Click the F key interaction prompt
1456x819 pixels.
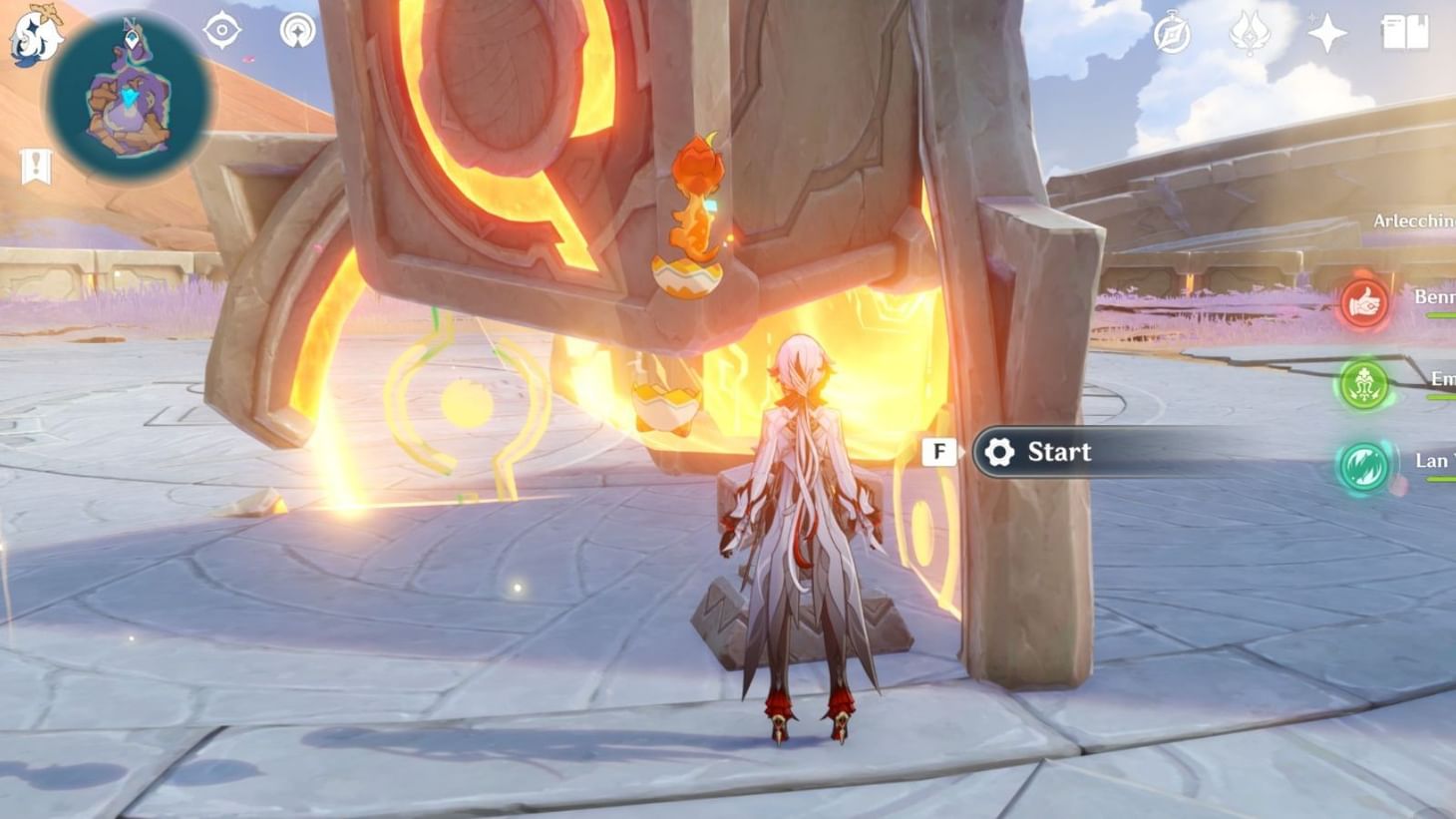(x=938, y=451)
